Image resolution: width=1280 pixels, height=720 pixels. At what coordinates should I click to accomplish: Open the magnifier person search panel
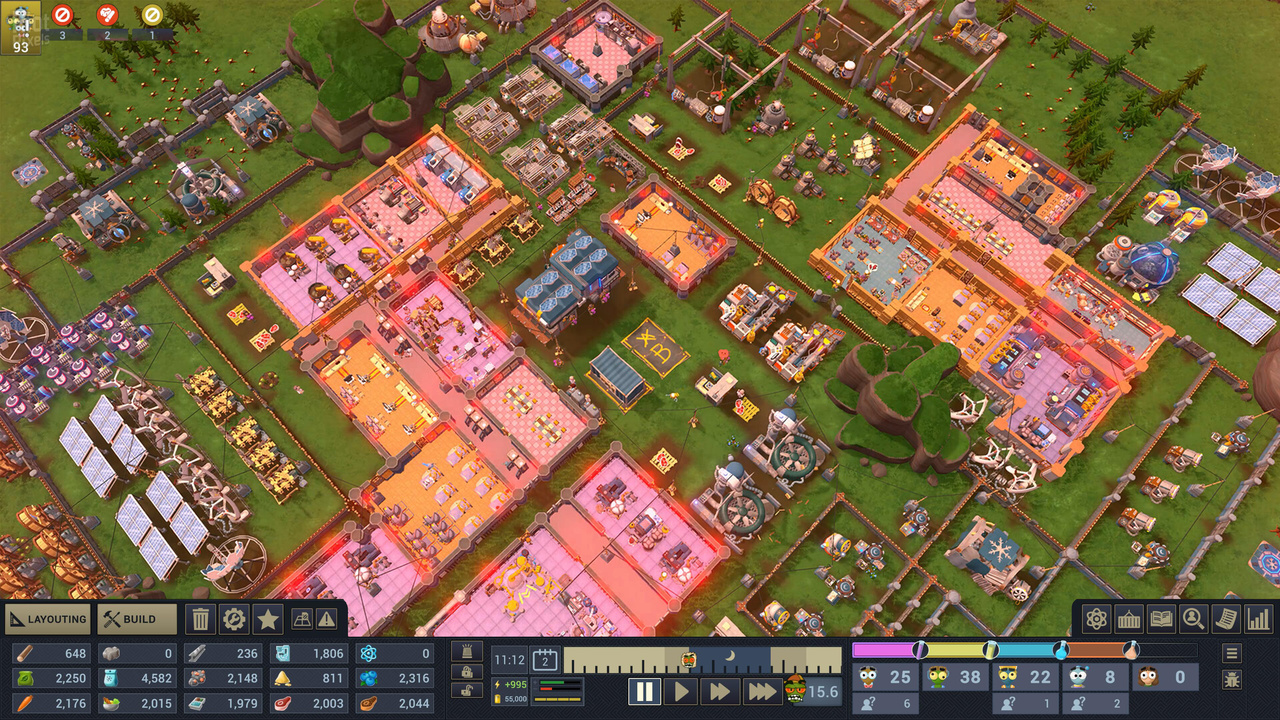coord(1193,619)
